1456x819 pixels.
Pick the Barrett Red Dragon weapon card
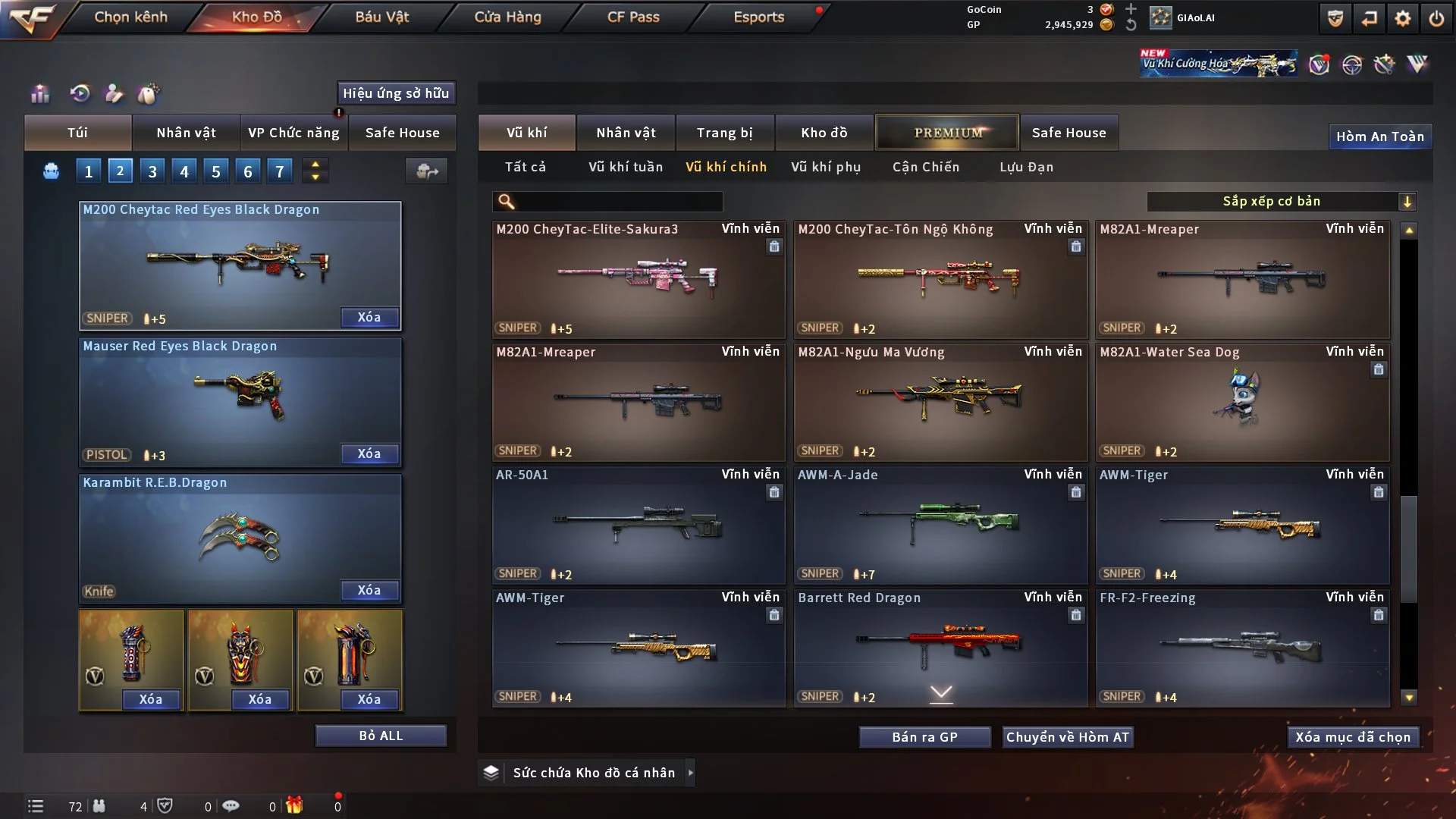[940, 646]
